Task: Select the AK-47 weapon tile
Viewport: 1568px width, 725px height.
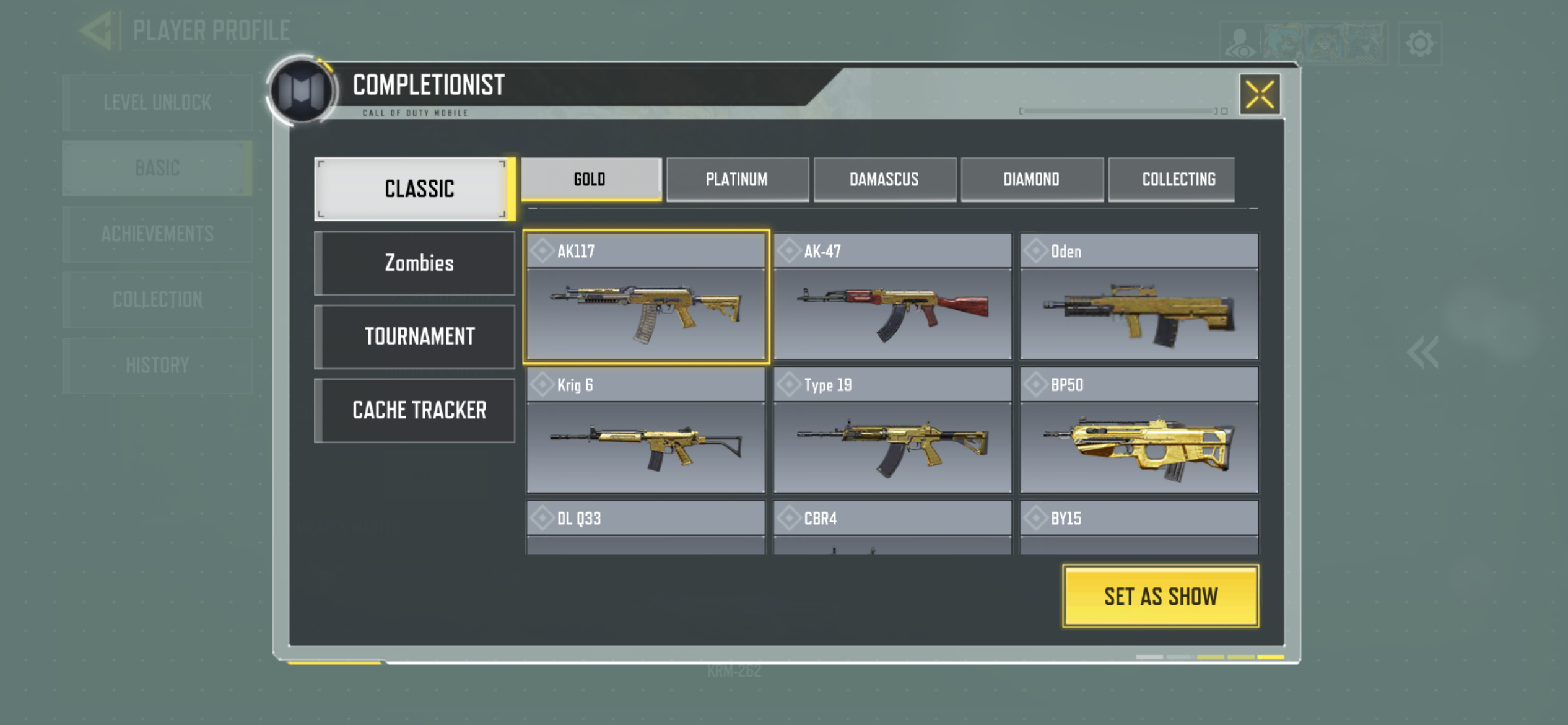Action: [x=892, y=297]
